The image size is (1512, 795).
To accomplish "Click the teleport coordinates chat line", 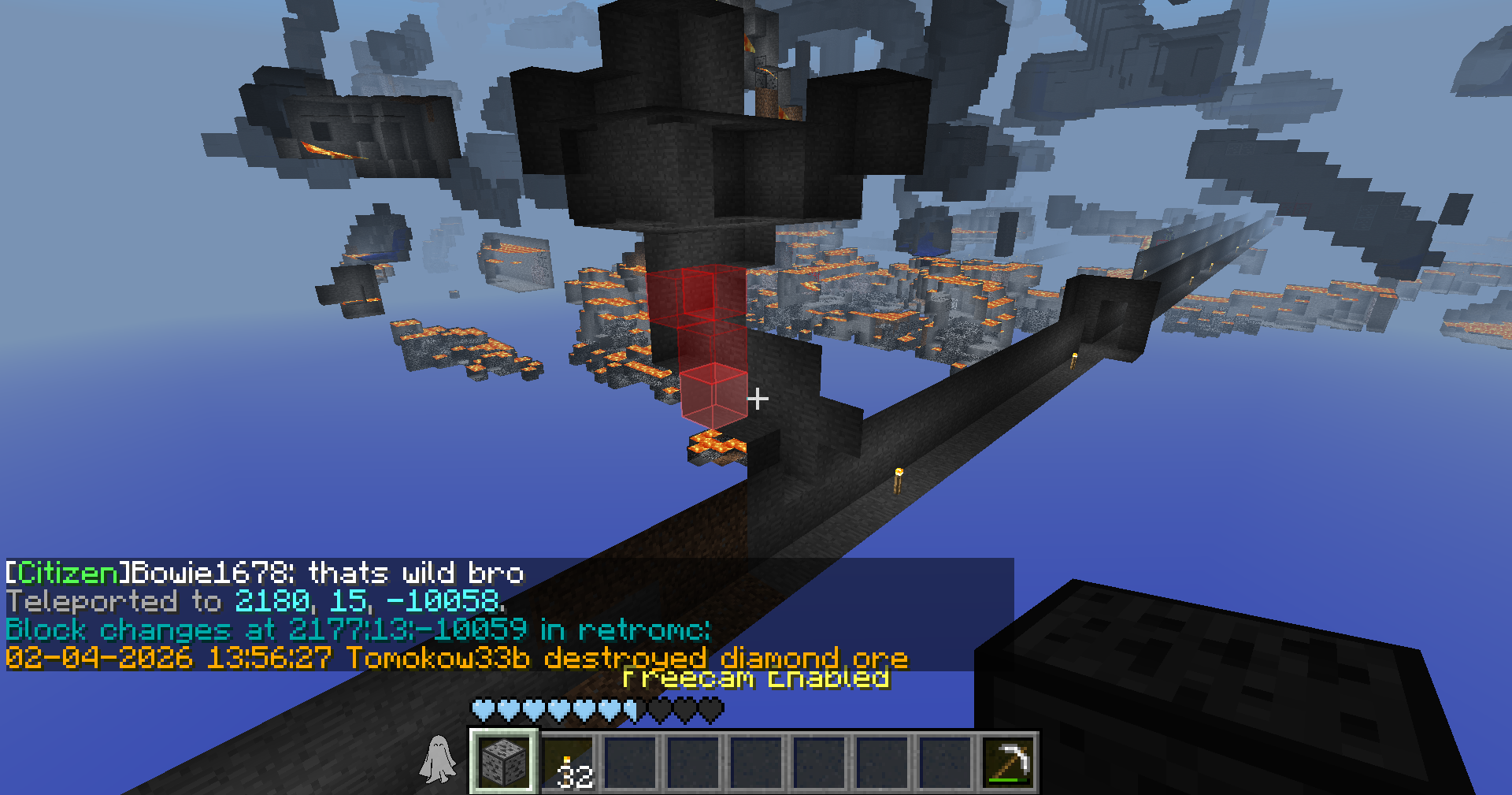I will point(256,601).
